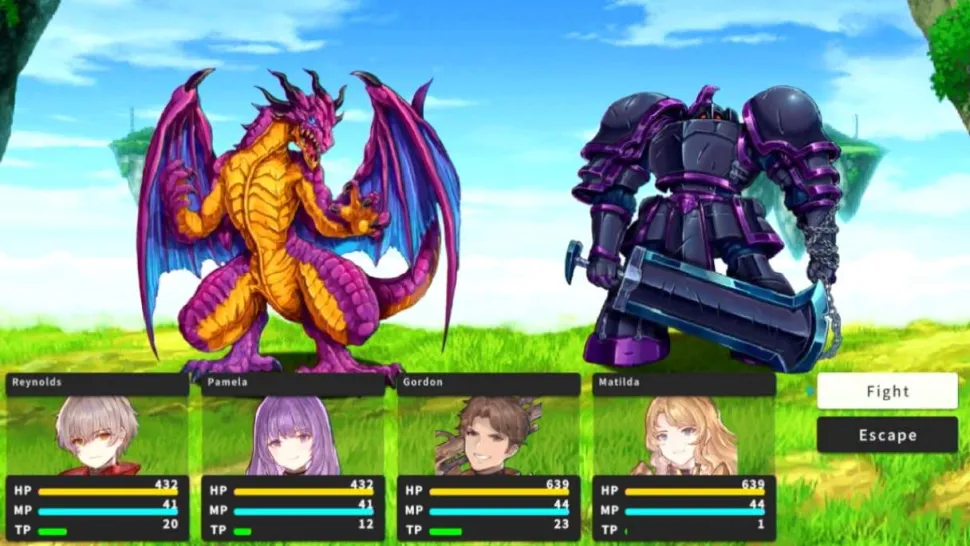
Task: Choose the Fight command
Action: [x=887, y=392]
